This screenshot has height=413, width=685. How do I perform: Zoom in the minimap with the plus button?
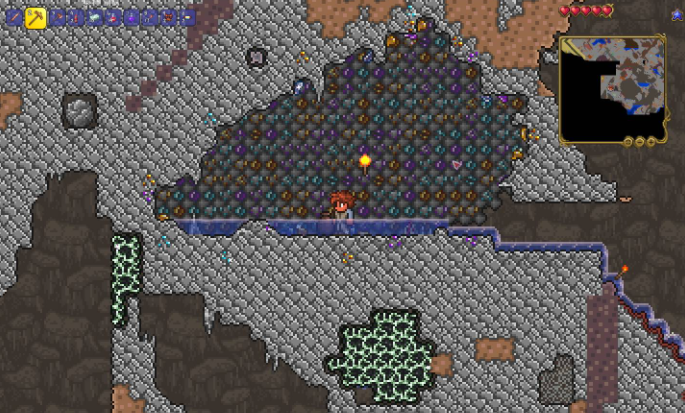pyautogui.click(x=651, y=142)
